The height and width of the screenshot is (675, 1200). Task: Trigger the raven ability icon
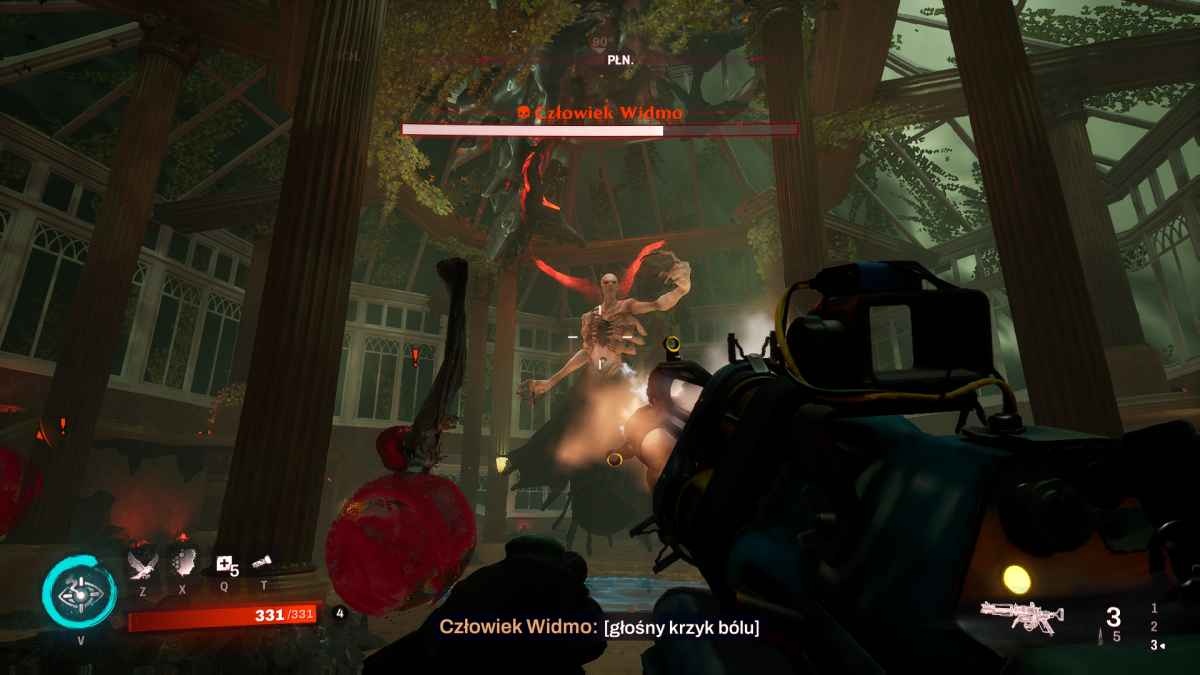(x=142, y=565)
